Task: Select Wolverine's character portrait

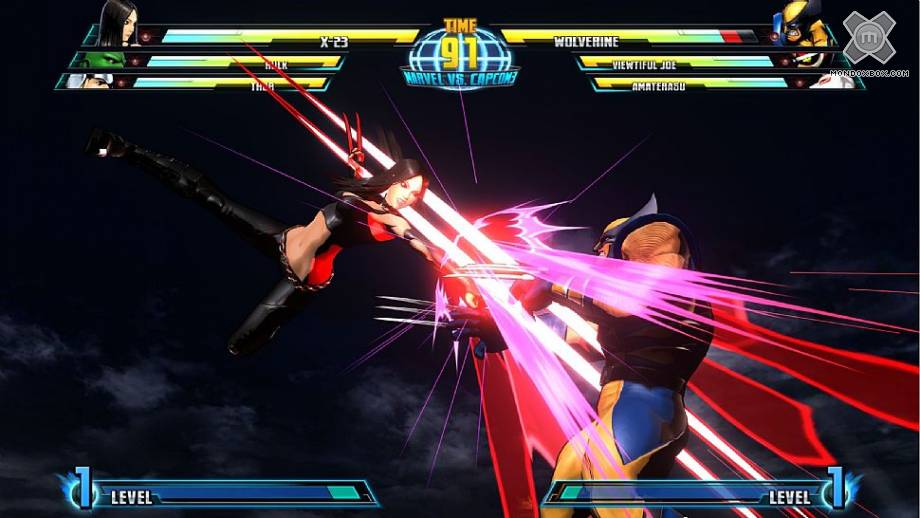Action: coord(802,24)
